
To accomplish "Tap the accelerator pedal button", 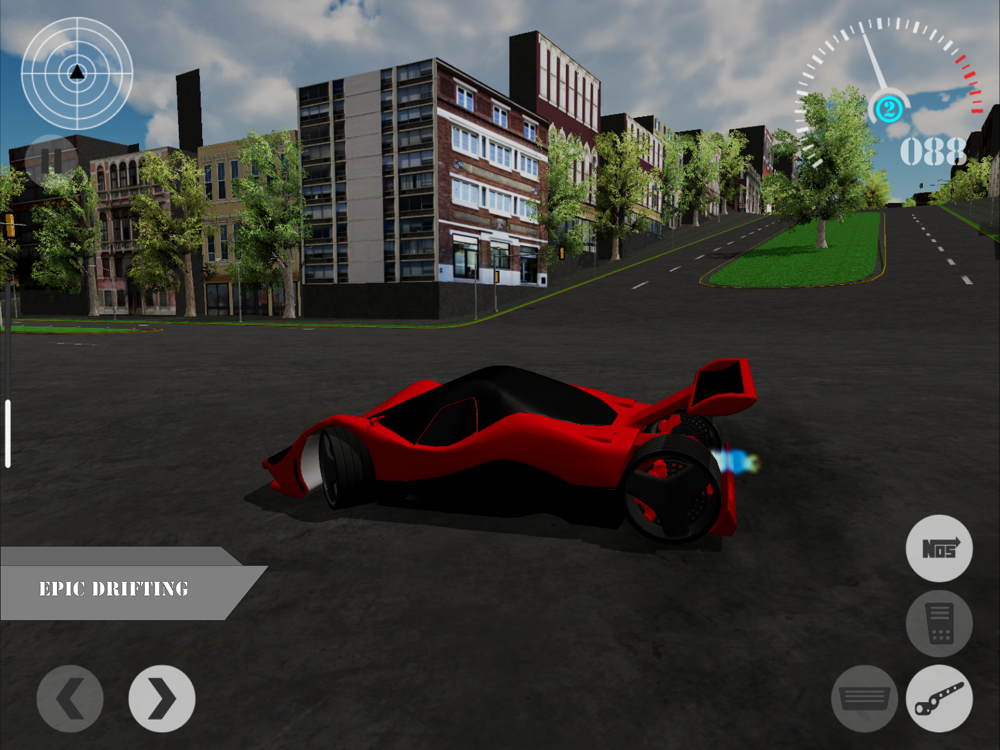I will point(939,623).
